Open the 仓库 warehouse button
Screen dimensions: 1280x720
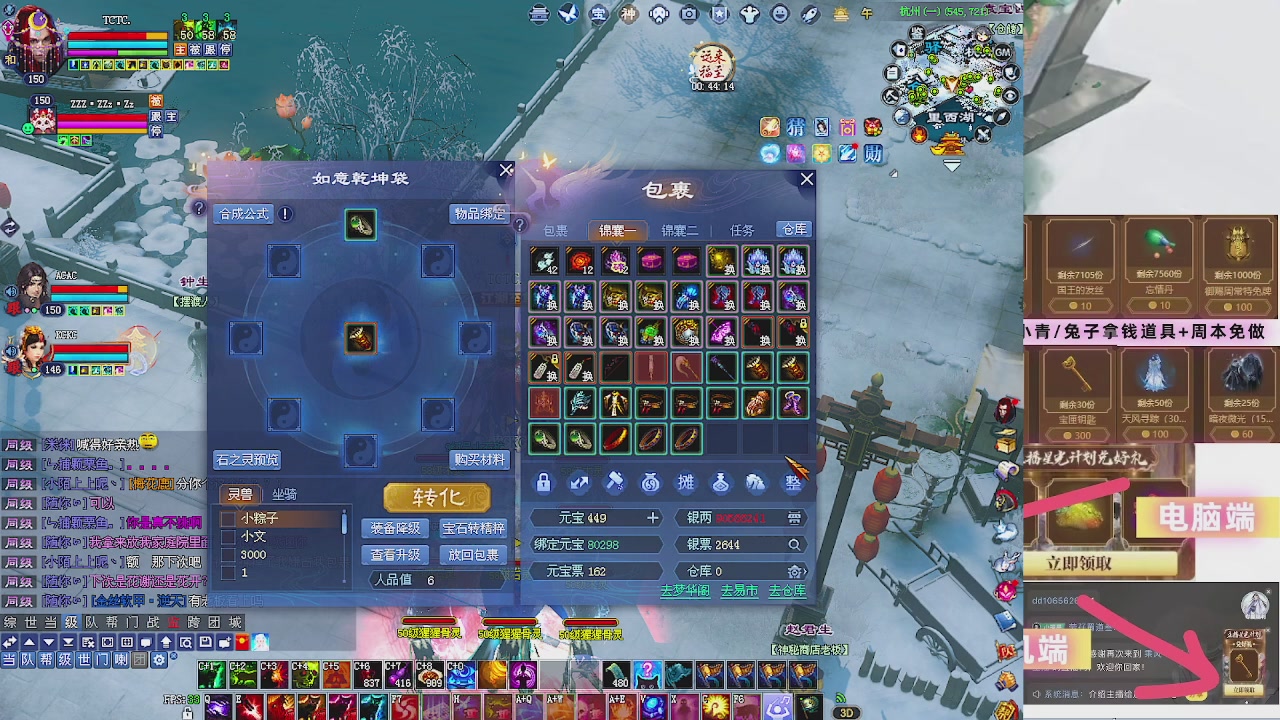click(x=794, y=230)
